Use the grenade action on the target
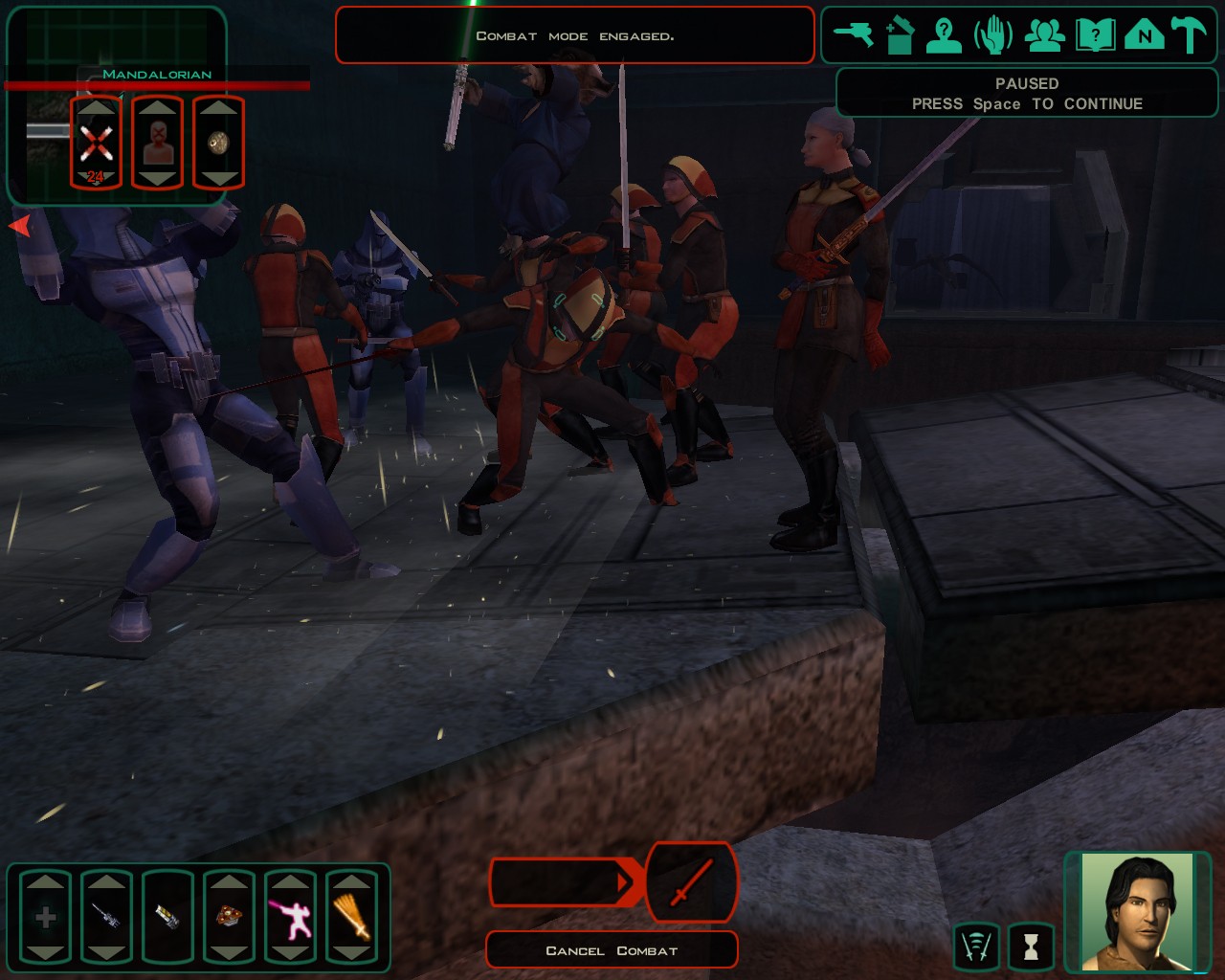This screenshot has width=1225, height=980. click(218, 144)
